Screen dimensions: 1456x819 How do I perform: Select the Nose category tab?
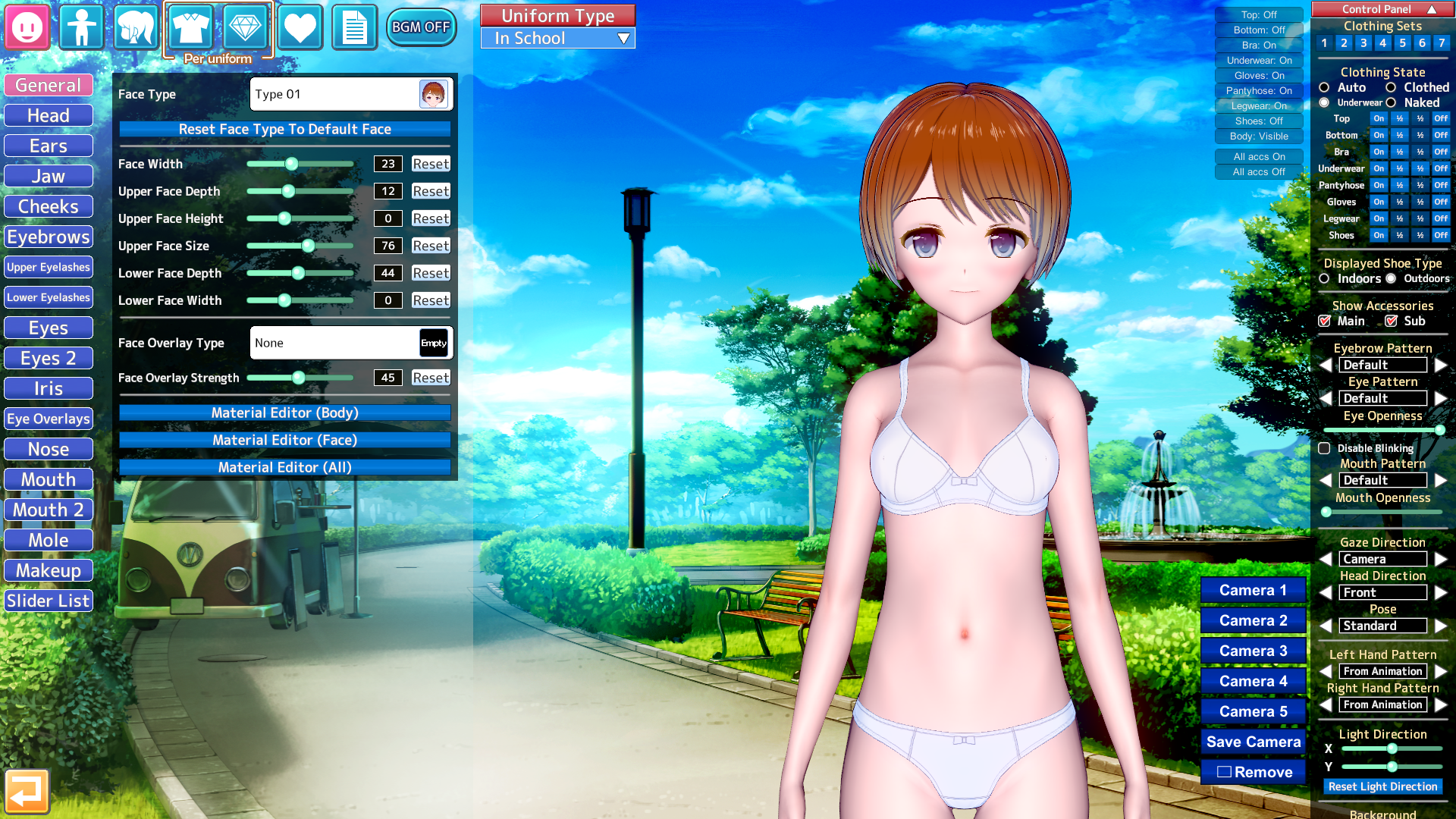point(49,450)
